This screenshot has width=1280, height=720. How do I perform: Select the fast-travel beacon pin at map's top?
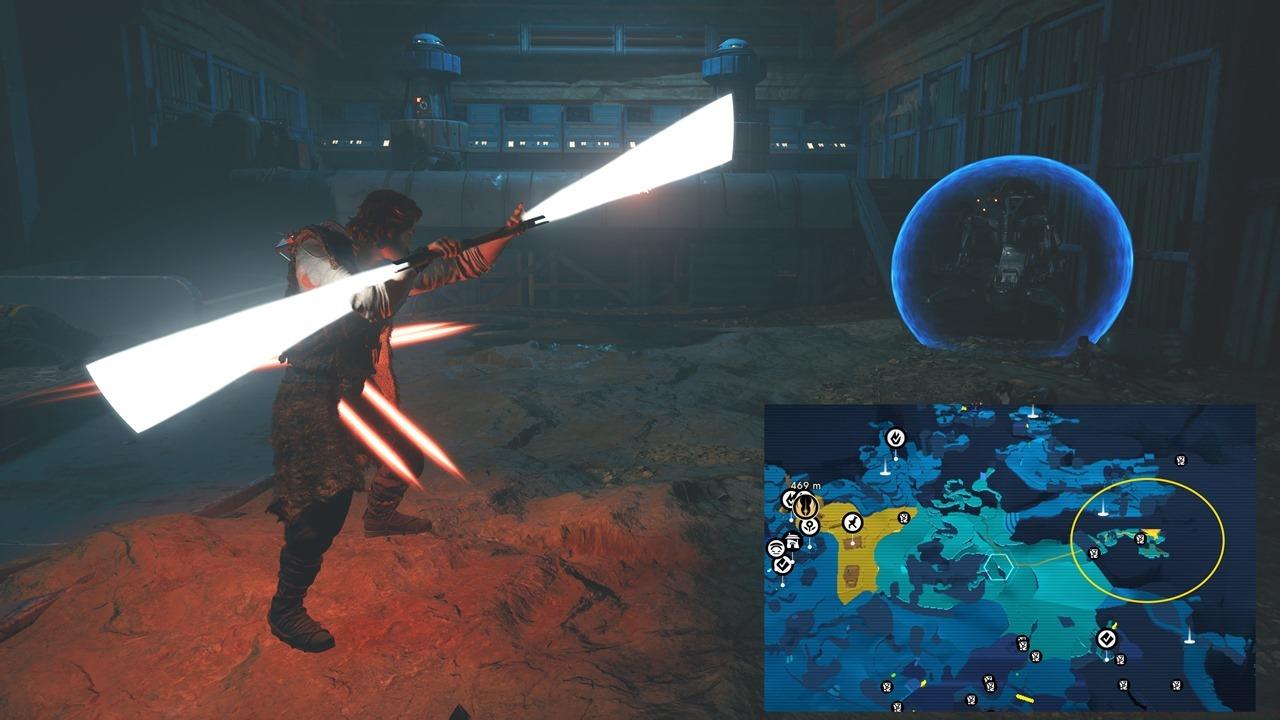(1031, 413)
